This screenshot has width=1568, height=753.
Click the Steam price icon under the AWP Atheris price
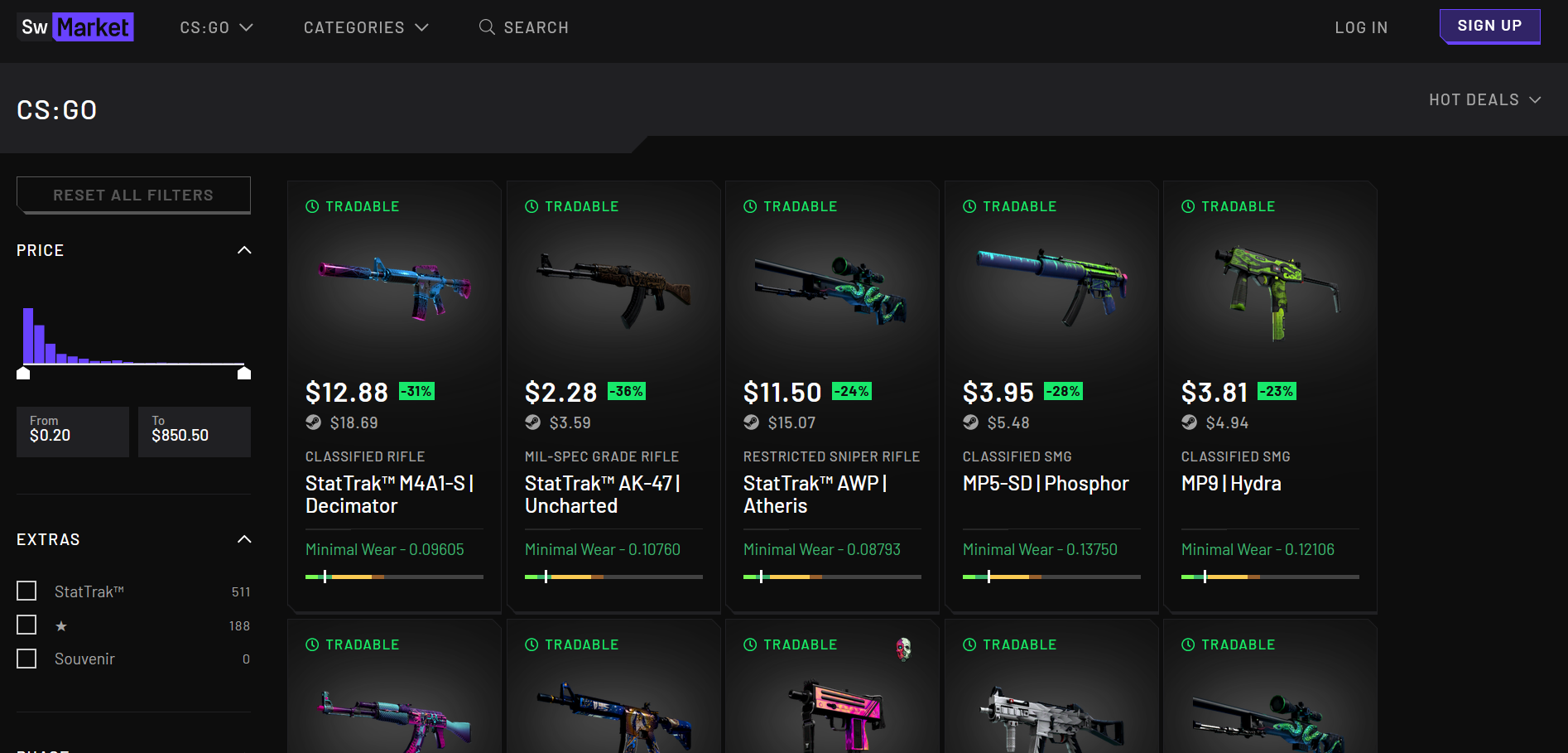pyautogui.click(x=751, y=422)
